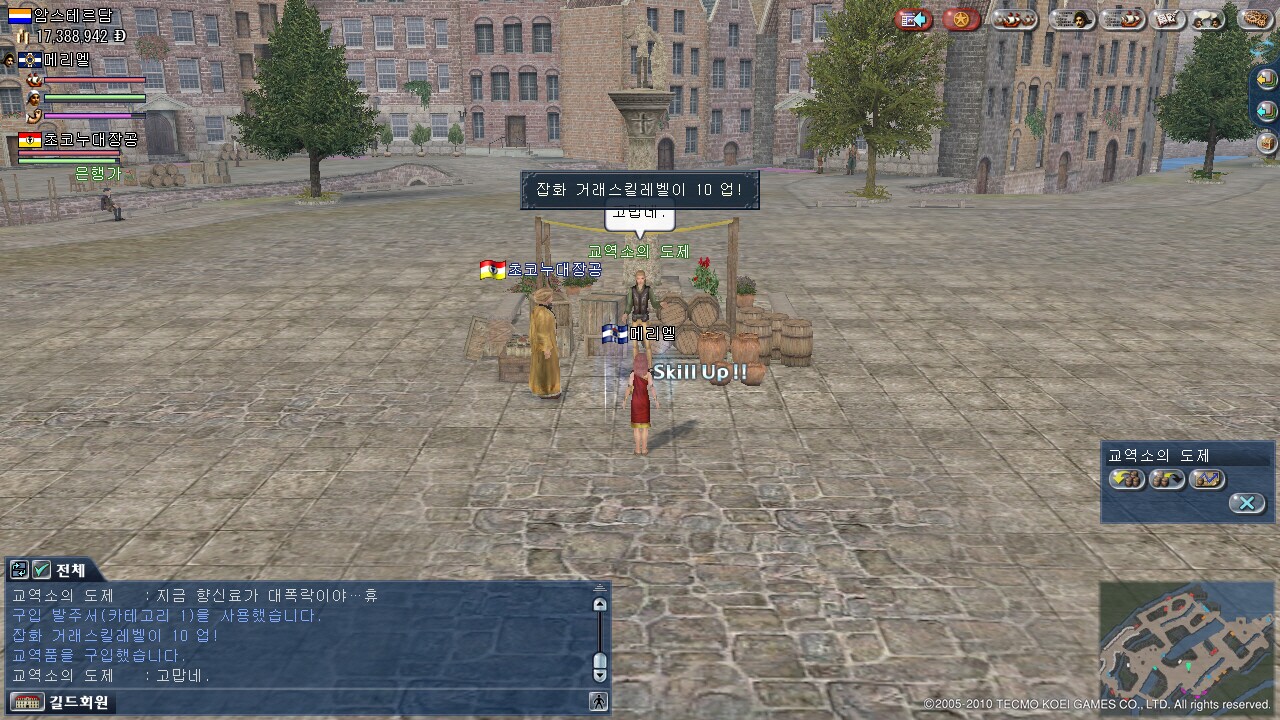Open the quest journal icon at top right
1280x720 pixels.
point(1166,19)
